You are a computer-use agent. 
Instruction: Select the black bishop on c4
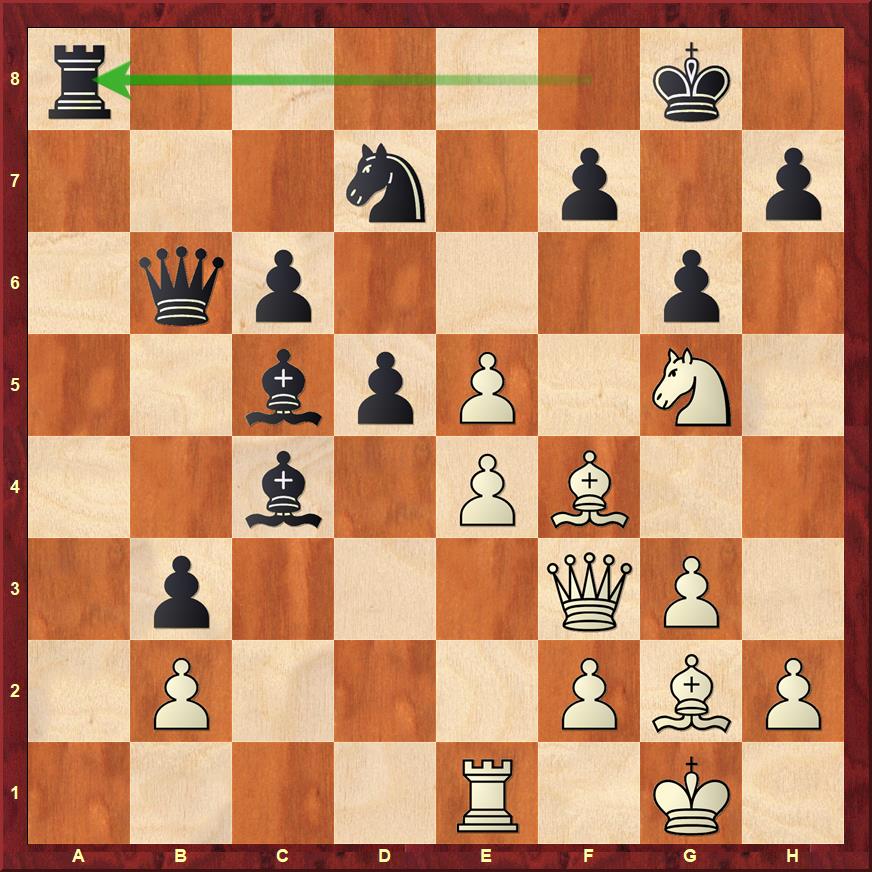[283, 488]
